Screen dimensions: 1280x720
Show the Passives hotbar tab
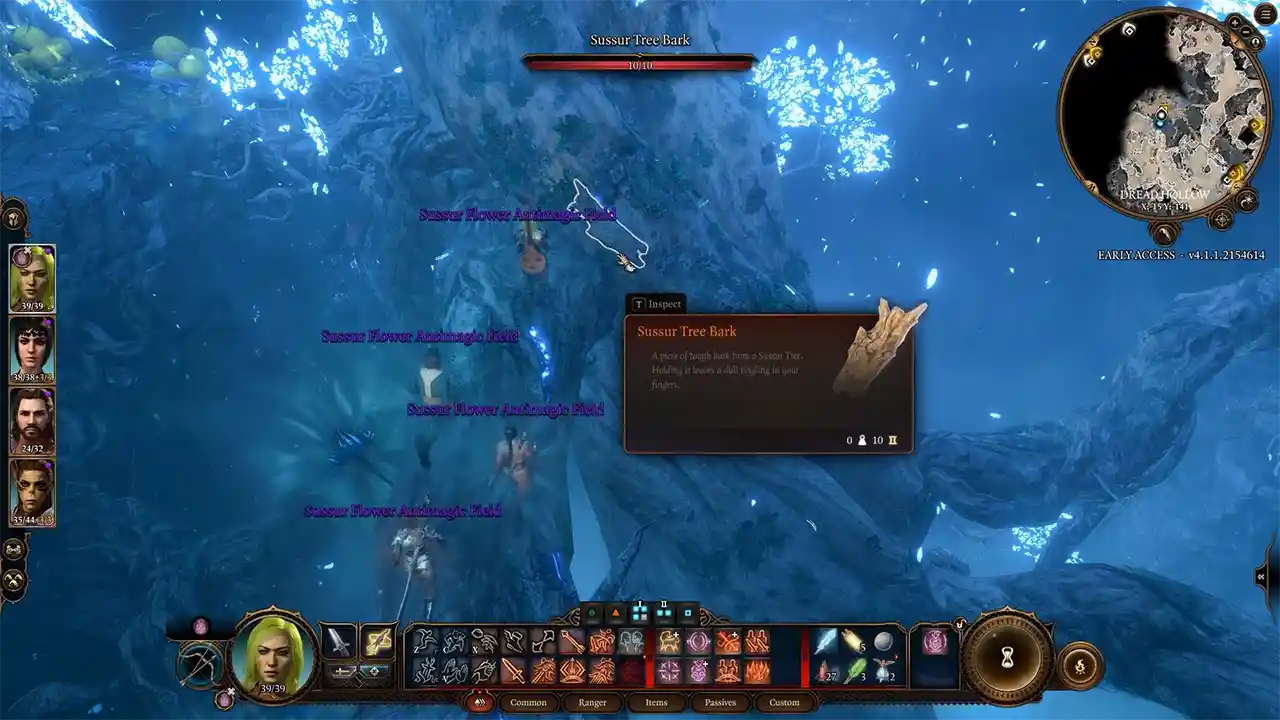720,702
